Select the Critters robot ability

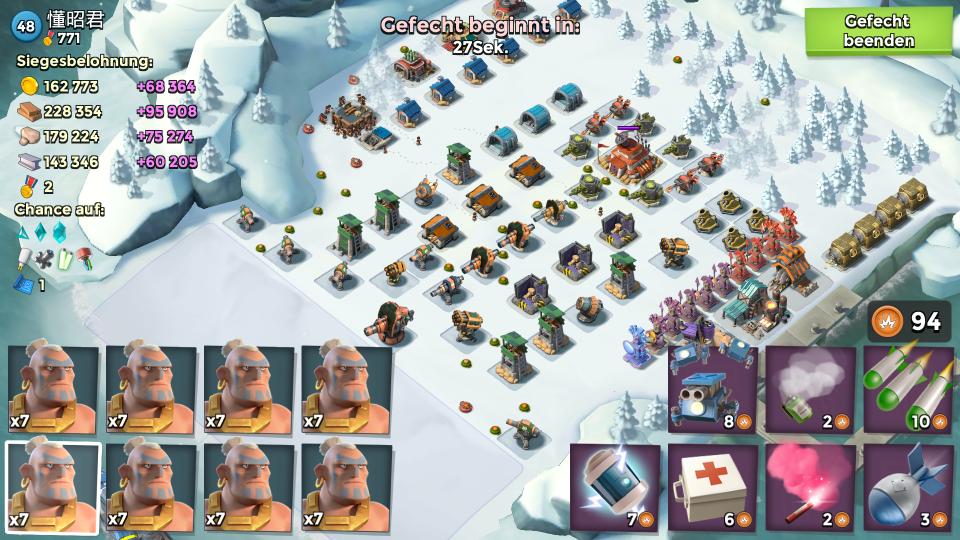click(713, 389)
